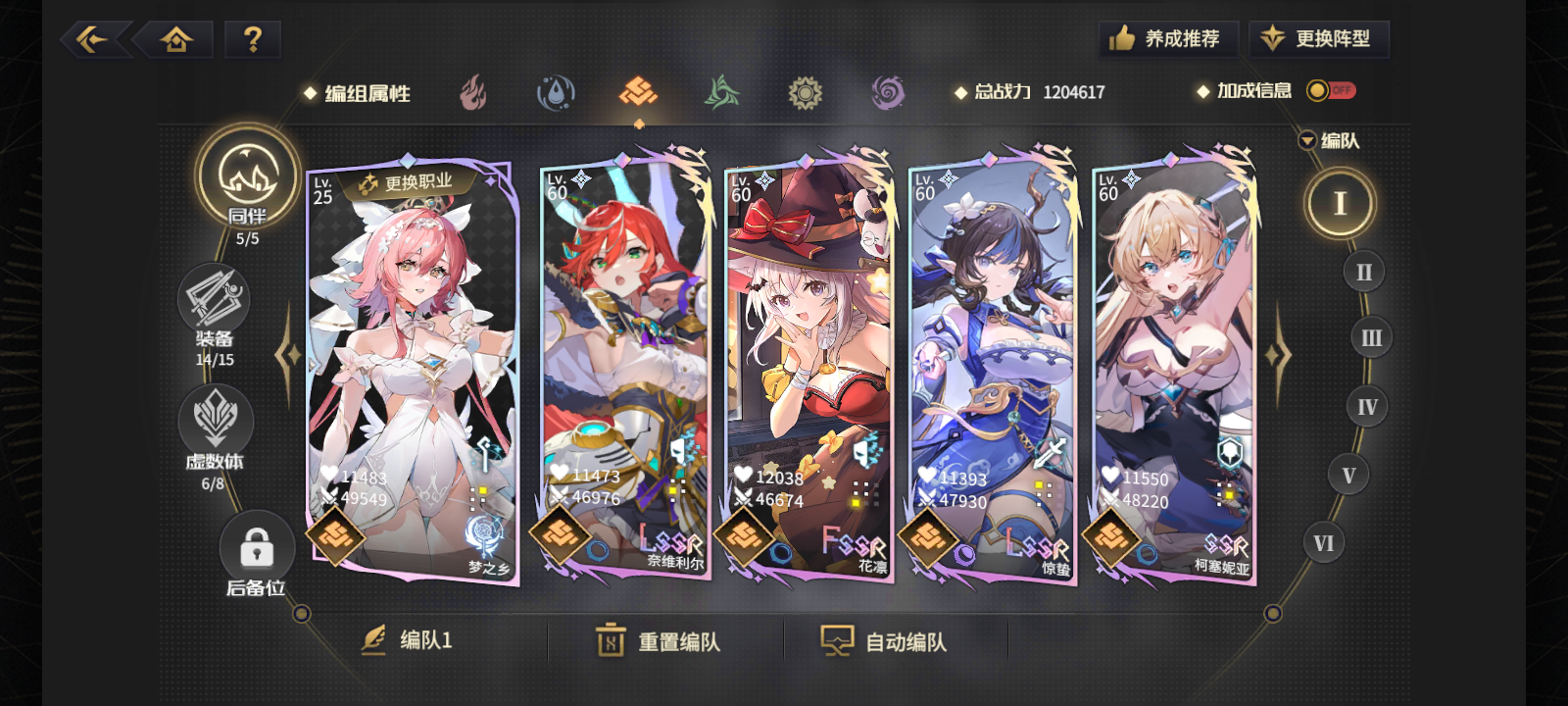Select the water element attribute filter
Screen dimensions: 1568x706
tap(556, 91)
